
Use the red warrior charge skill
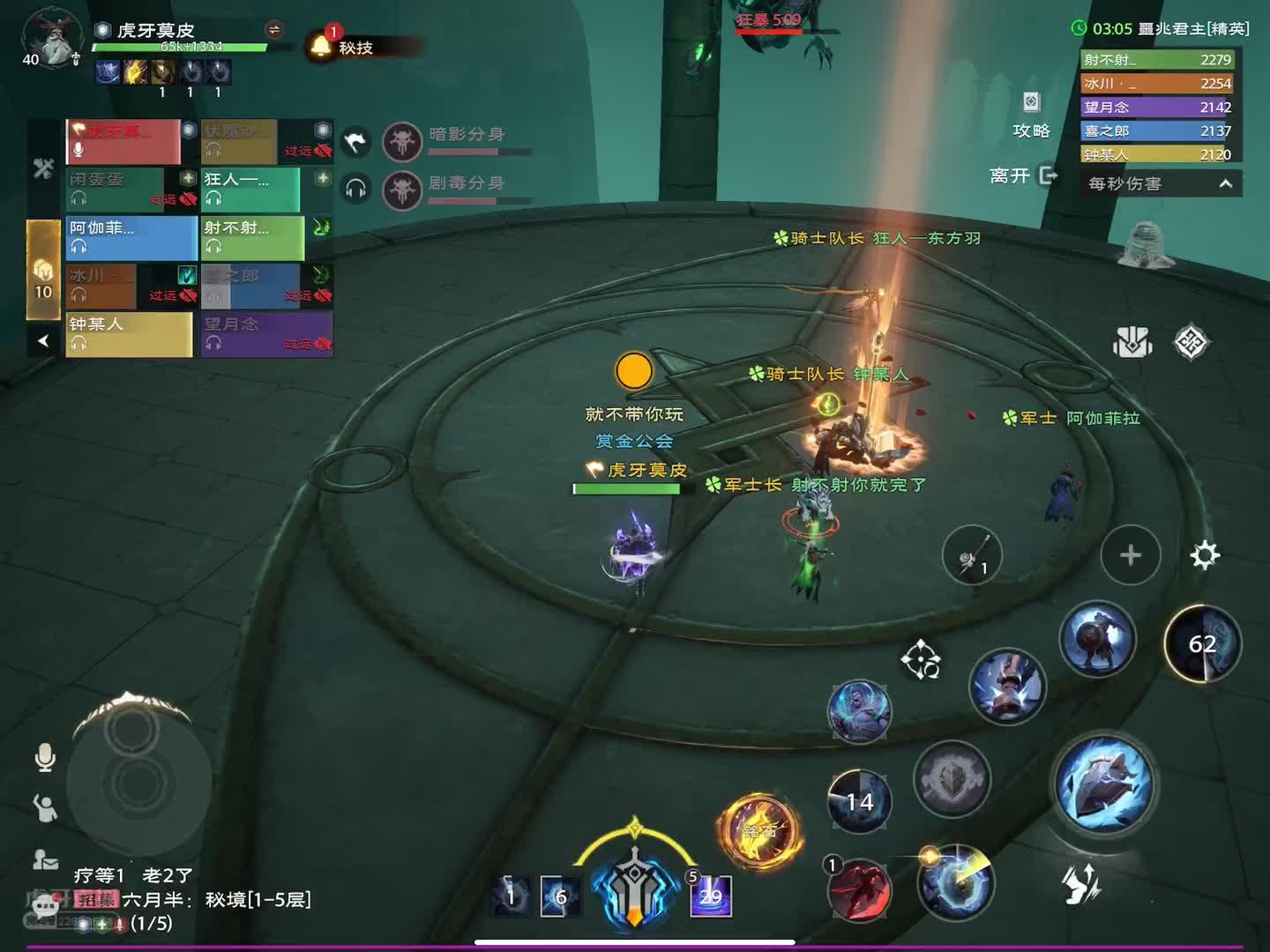860,890
